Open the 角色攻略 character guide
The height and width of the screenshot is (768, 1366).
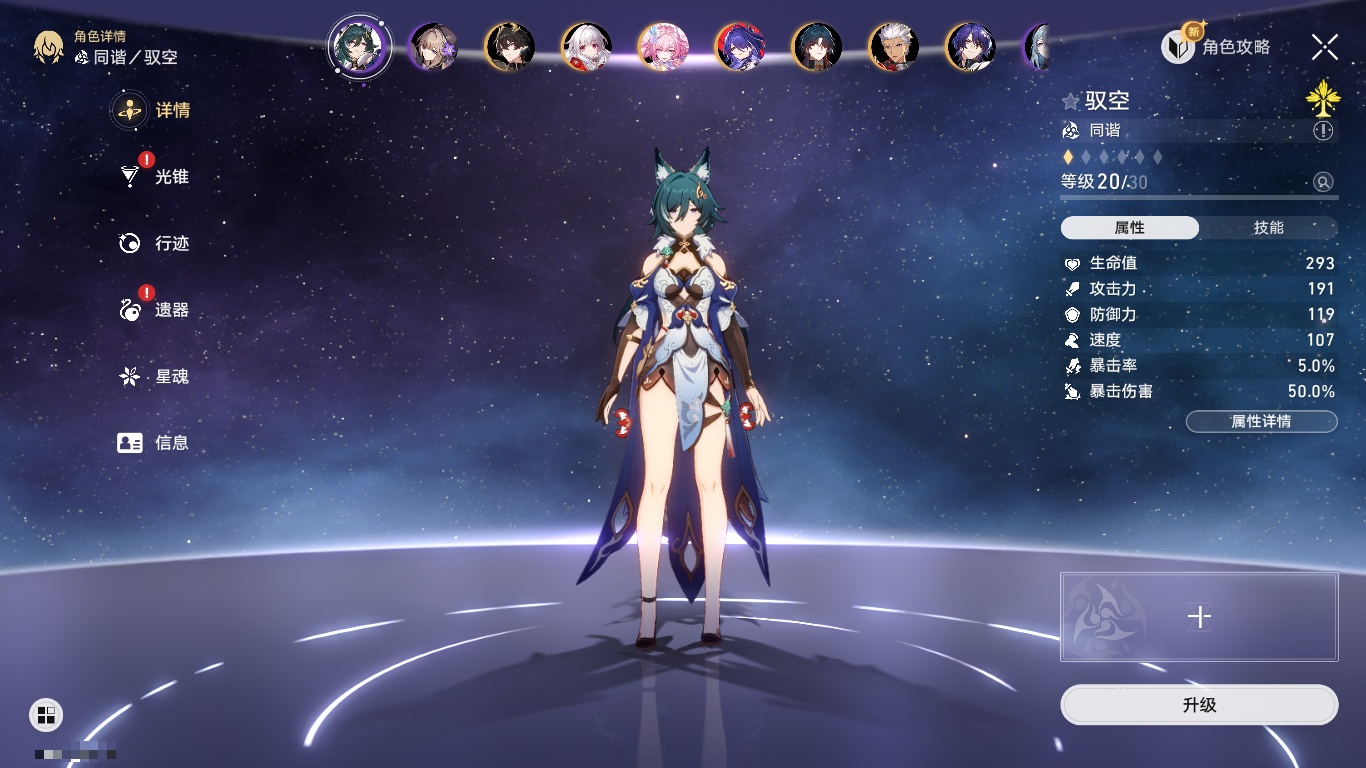pyautogui.click(x=1216, y=47)
